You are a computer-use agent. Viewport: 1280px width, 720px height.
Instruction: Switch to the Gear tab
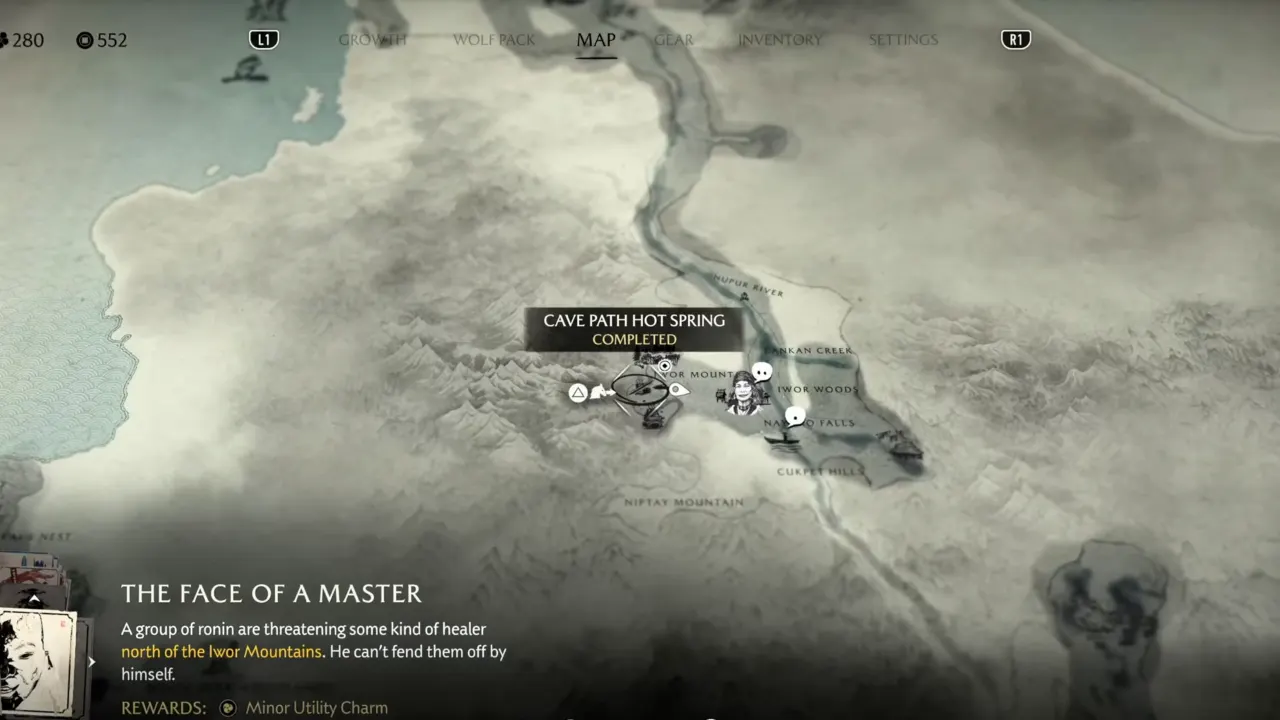[x=674, y=40]
